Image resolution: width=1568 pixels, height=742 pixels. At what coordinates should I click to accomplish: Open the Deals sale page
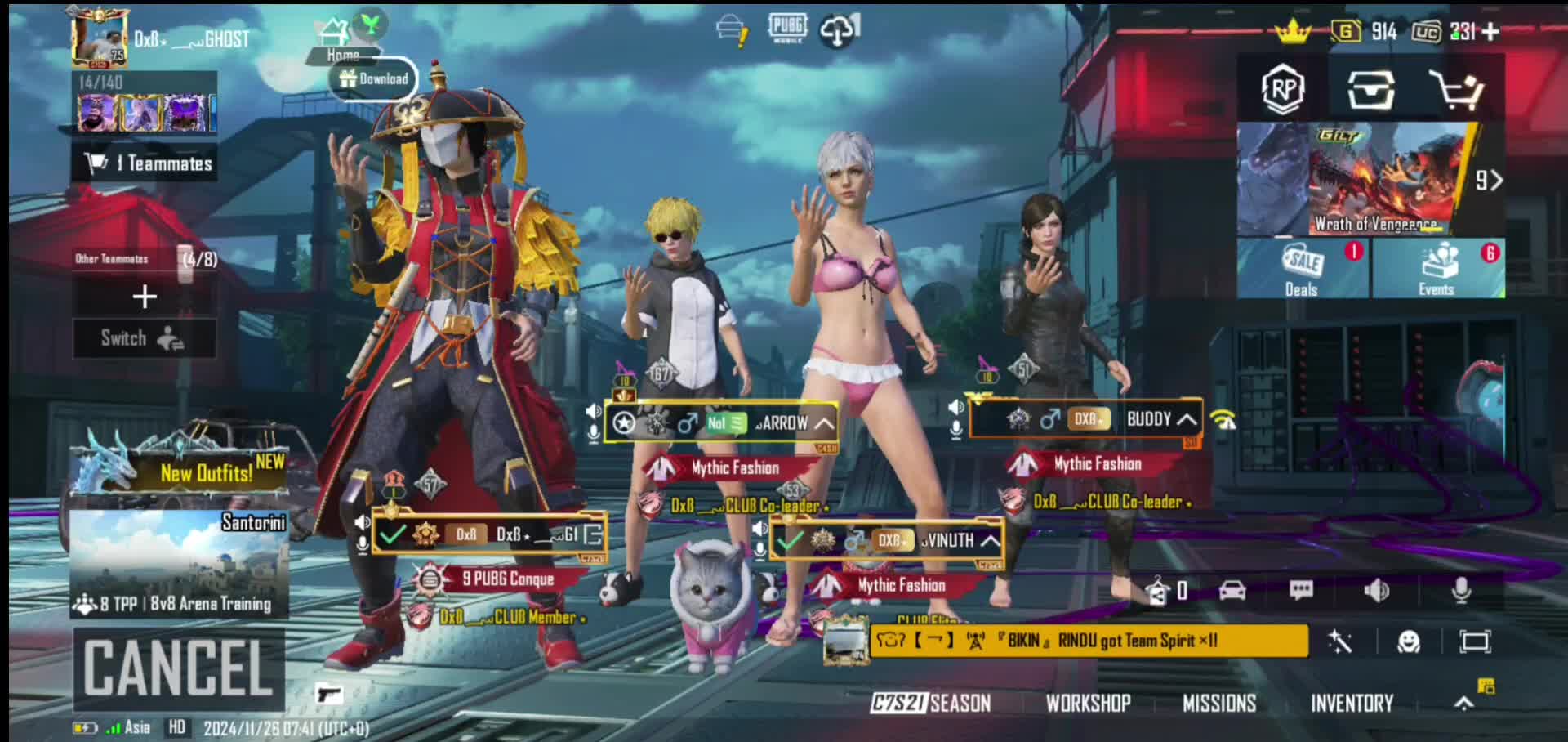coord(1303,268)
